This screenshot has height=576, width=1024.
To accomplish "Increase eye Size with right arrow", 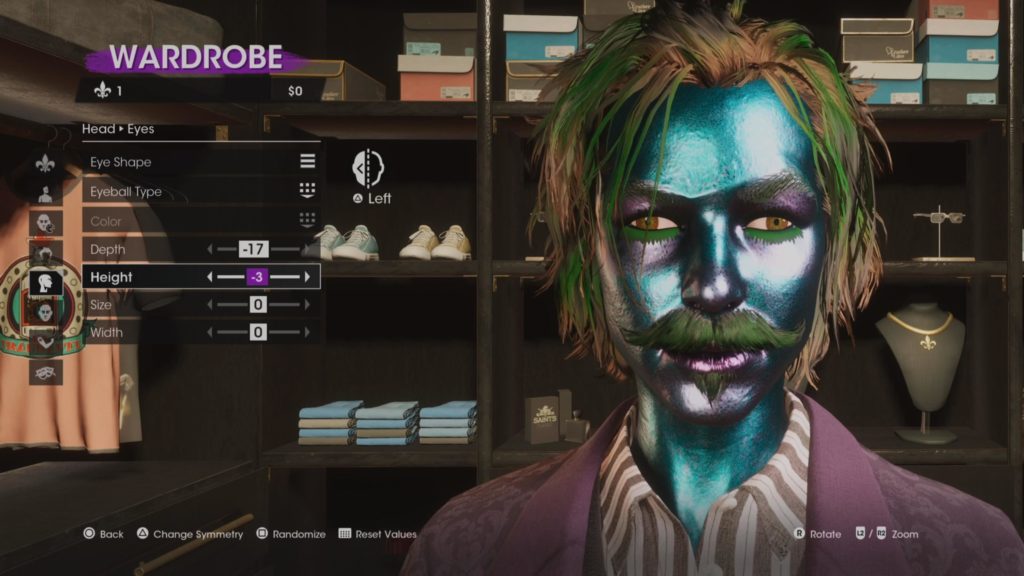I will click(x=307, y=304).
